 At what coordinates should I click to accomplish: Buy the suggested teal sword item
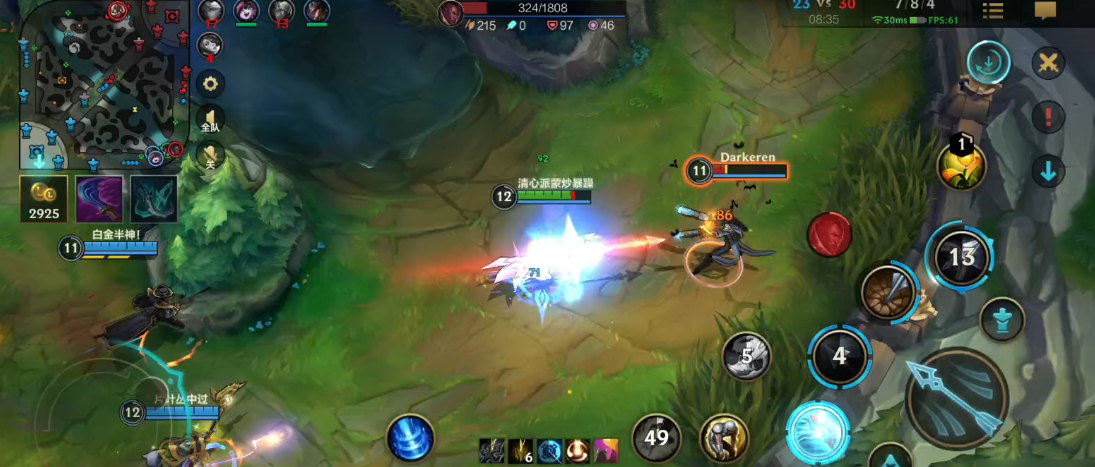[x=153, y=199]
